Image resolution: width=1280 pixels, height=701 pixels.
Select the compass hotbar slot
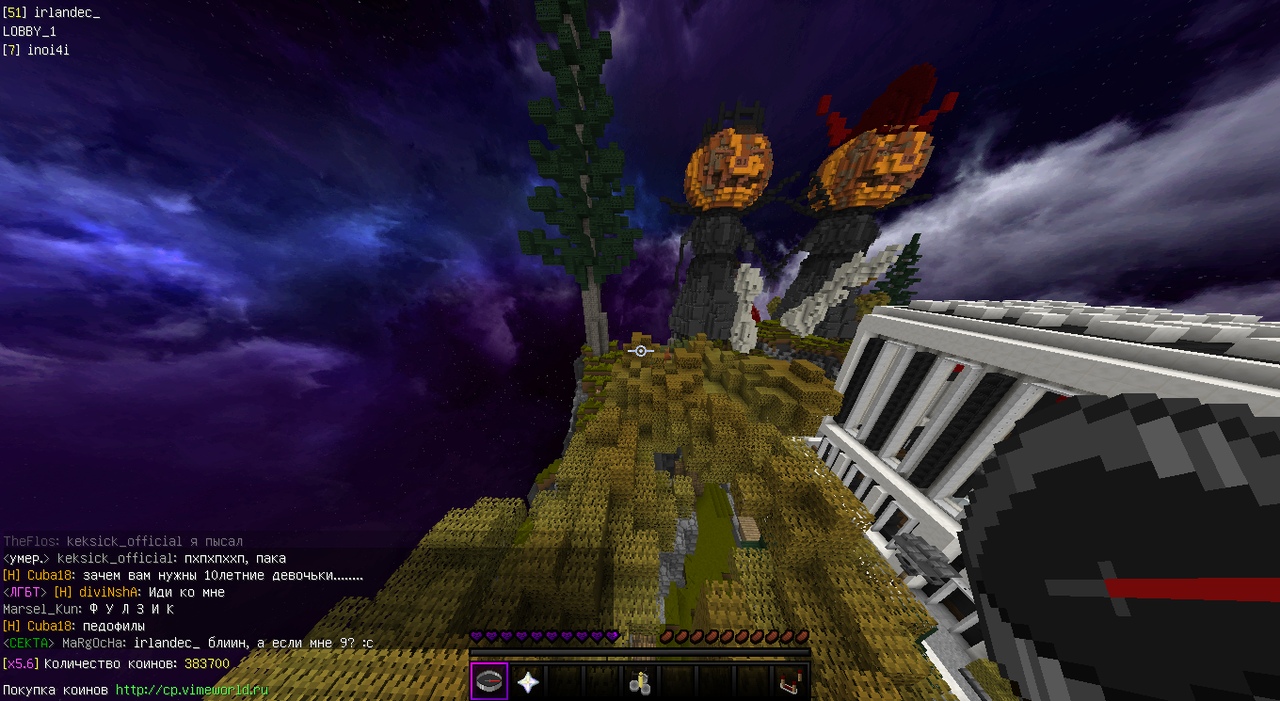point(490,681)
